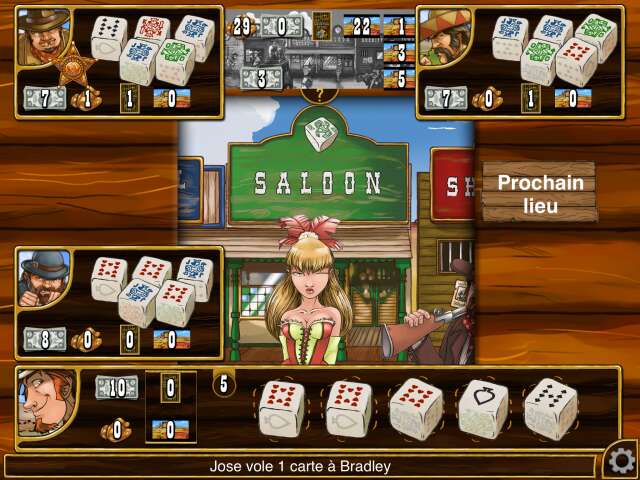
Task: Open the settings gear menu
Action: pyautogui.click(x=620, y=461)
